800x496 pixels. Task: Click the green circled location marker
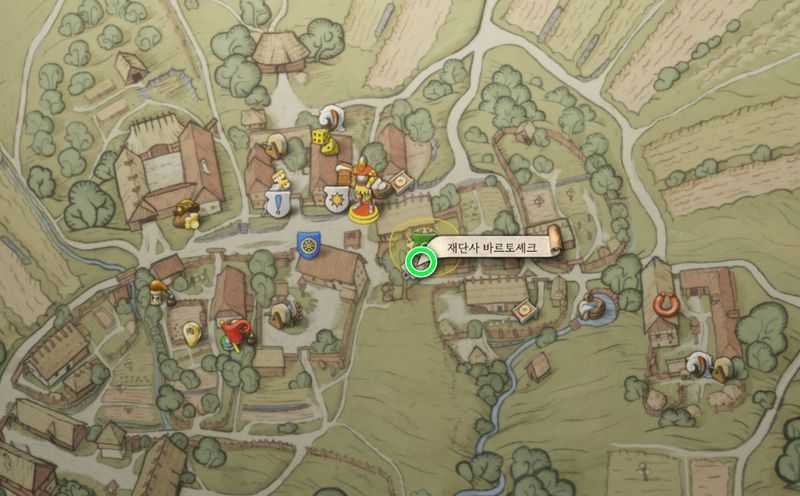pos(420,263)
